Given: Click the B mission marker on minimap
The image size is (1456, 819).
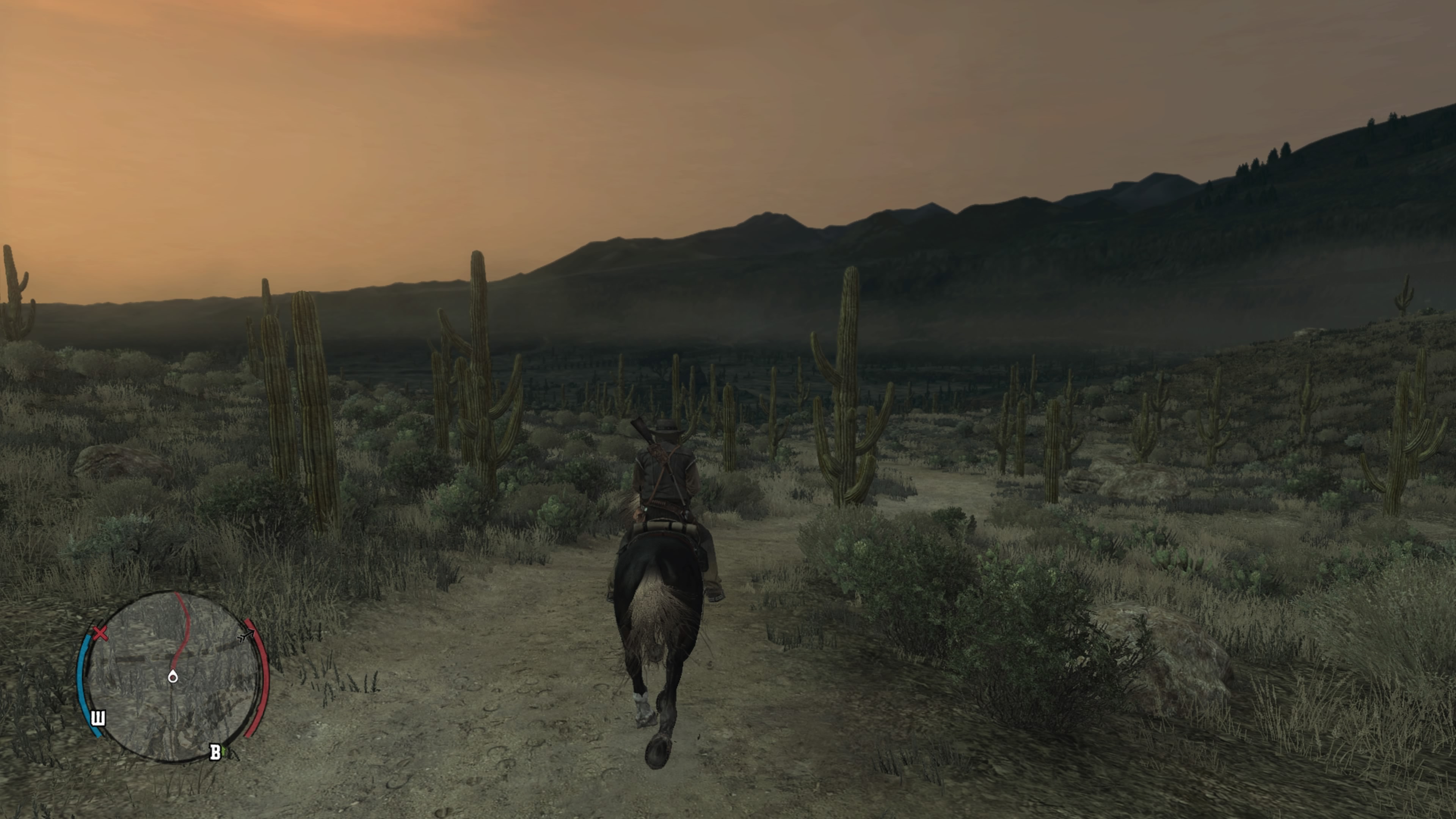Looking at the screenshot, I should point(215,752).
